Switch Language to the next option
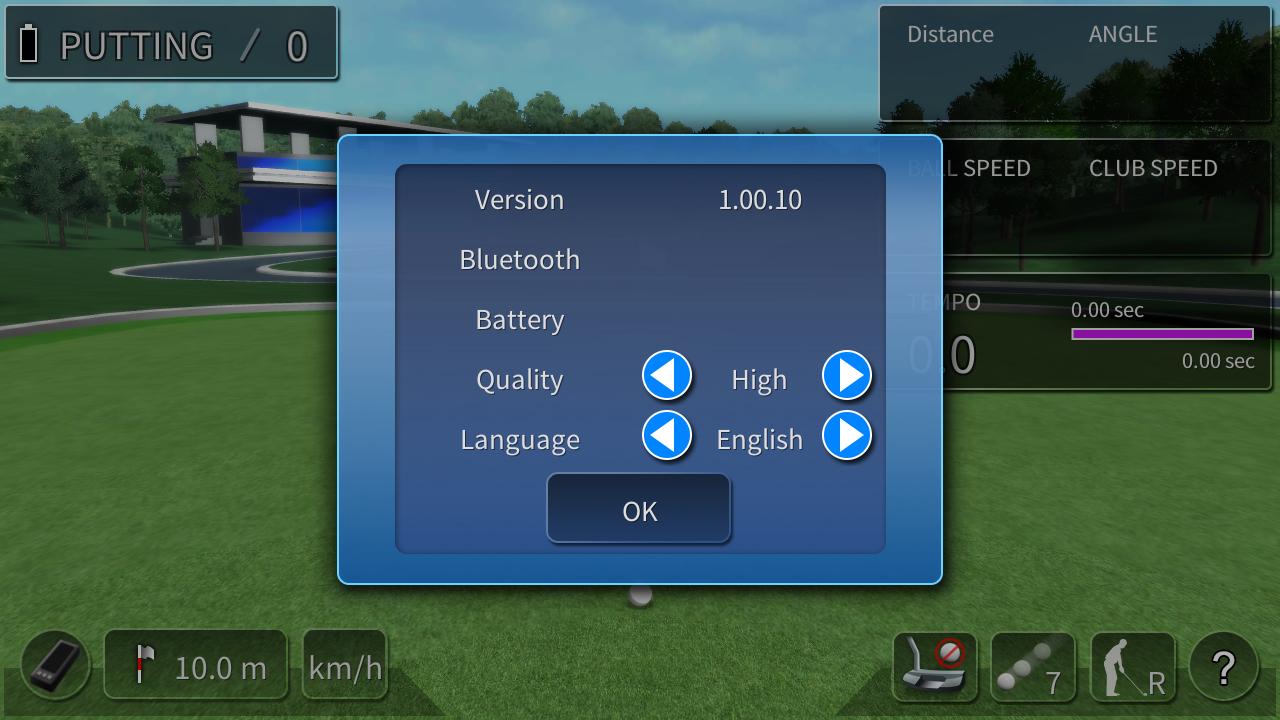The height and width of the screenshot is (720, 1280). (x=847, y=436)
